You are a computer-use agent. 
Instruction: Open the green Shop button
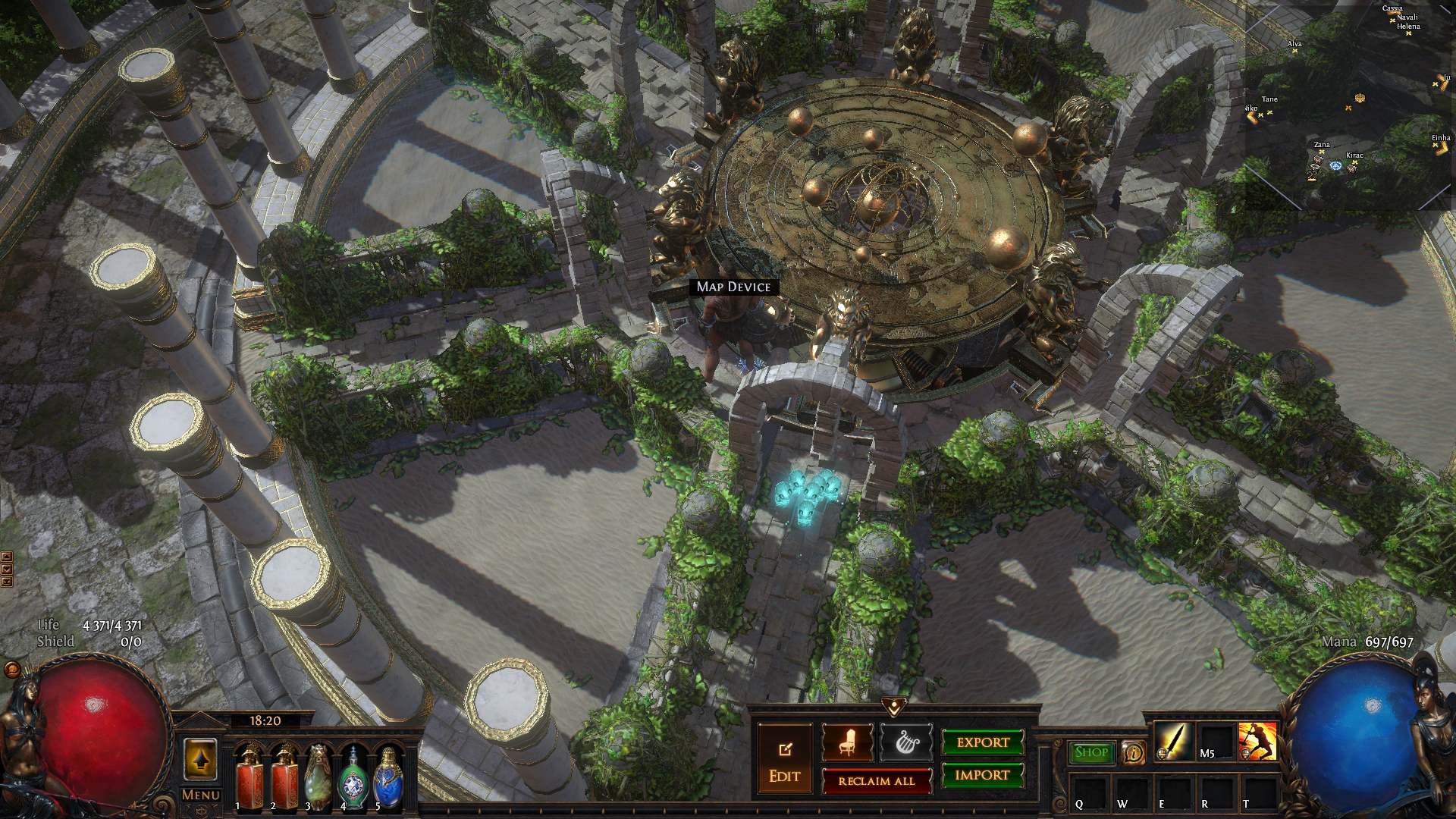(x=1091, y=752)
